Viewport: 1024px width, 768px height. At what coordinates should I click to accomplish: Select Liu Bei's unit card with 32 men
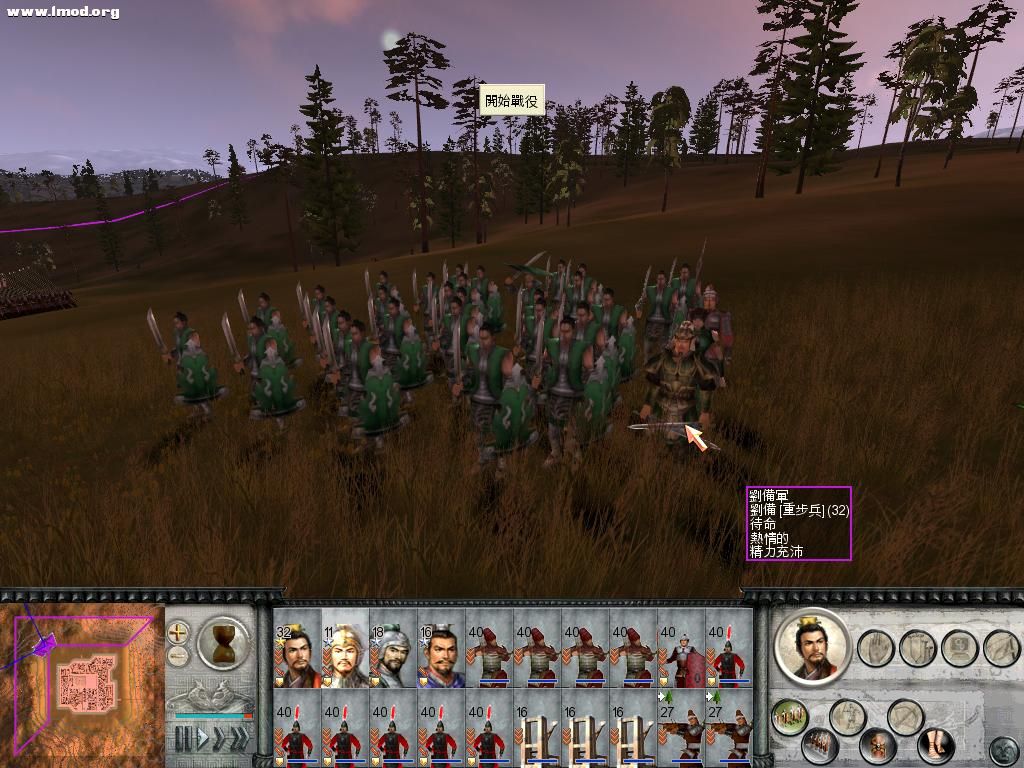point(297,649)
